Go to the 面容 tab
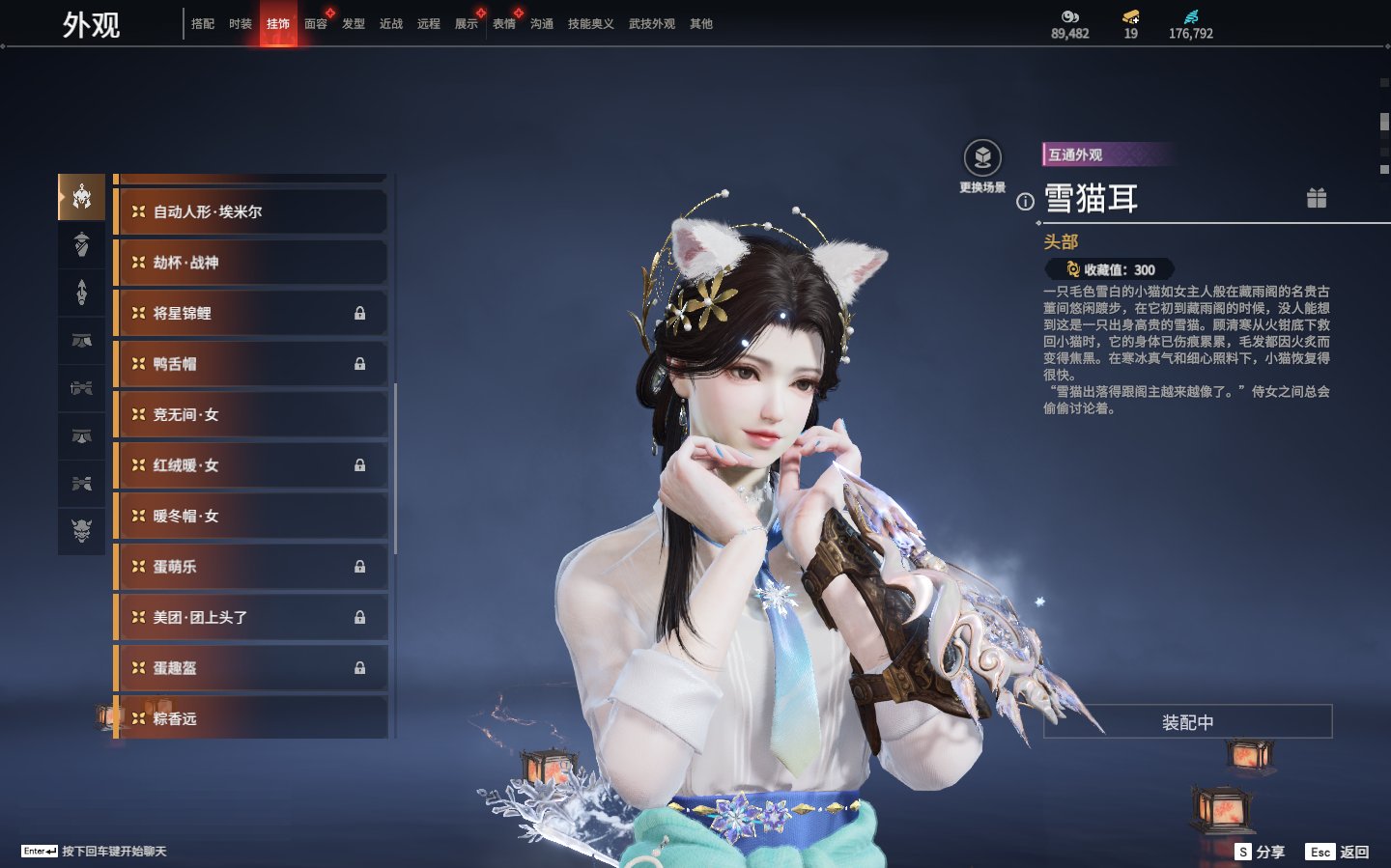The image size is (1391, 868). (x=316, y=24)
